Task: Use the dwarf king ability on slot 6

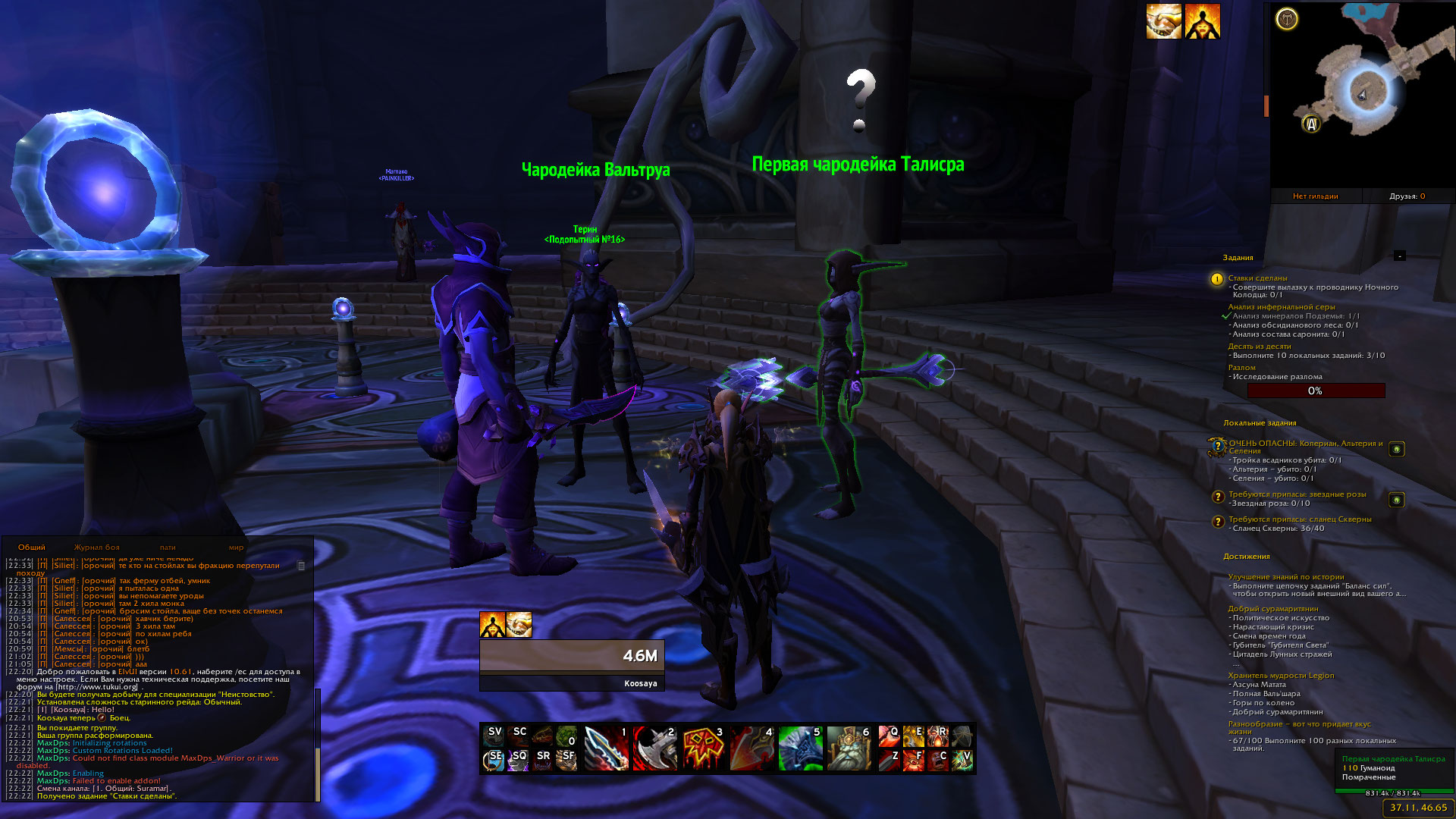Action: coord(849,748)
